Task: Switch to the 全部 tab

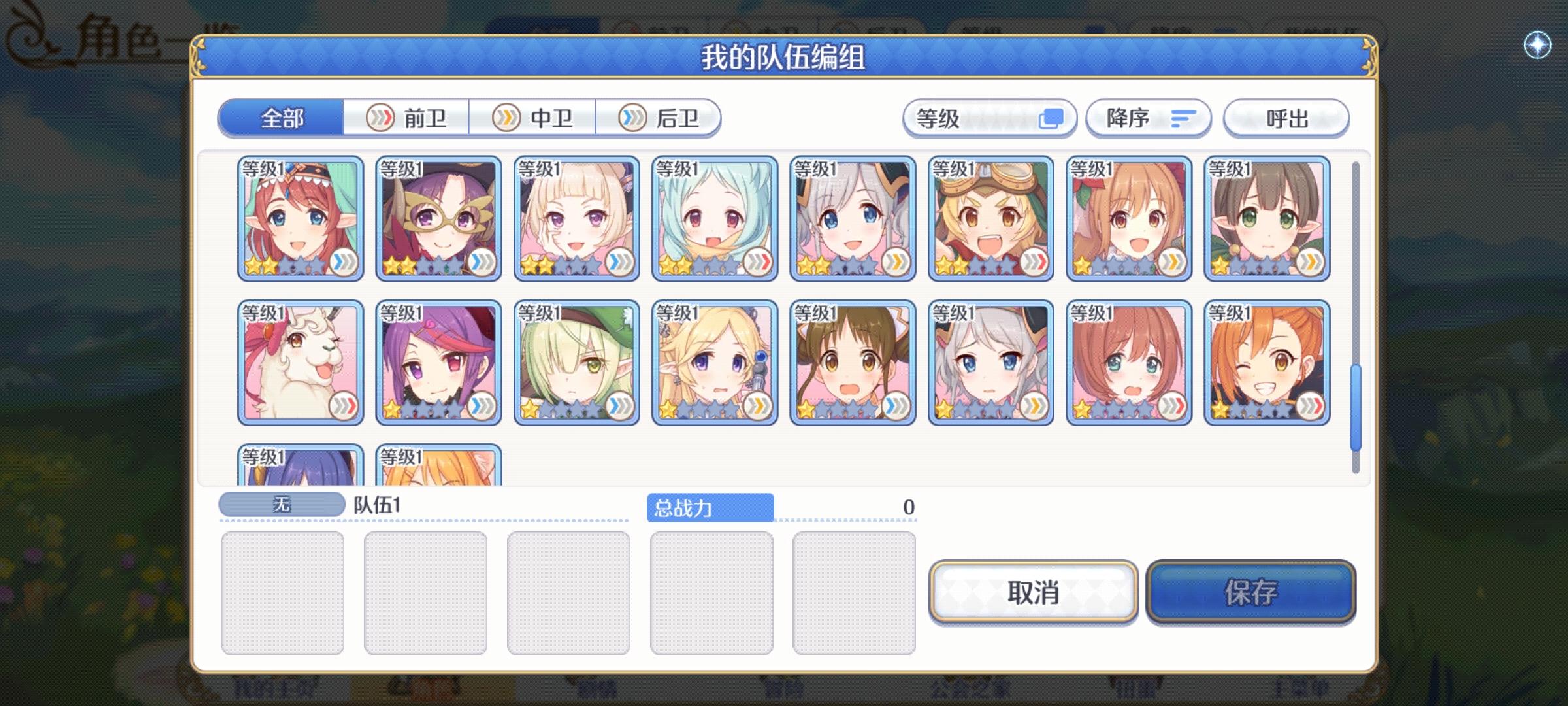Action: (282, 118)
